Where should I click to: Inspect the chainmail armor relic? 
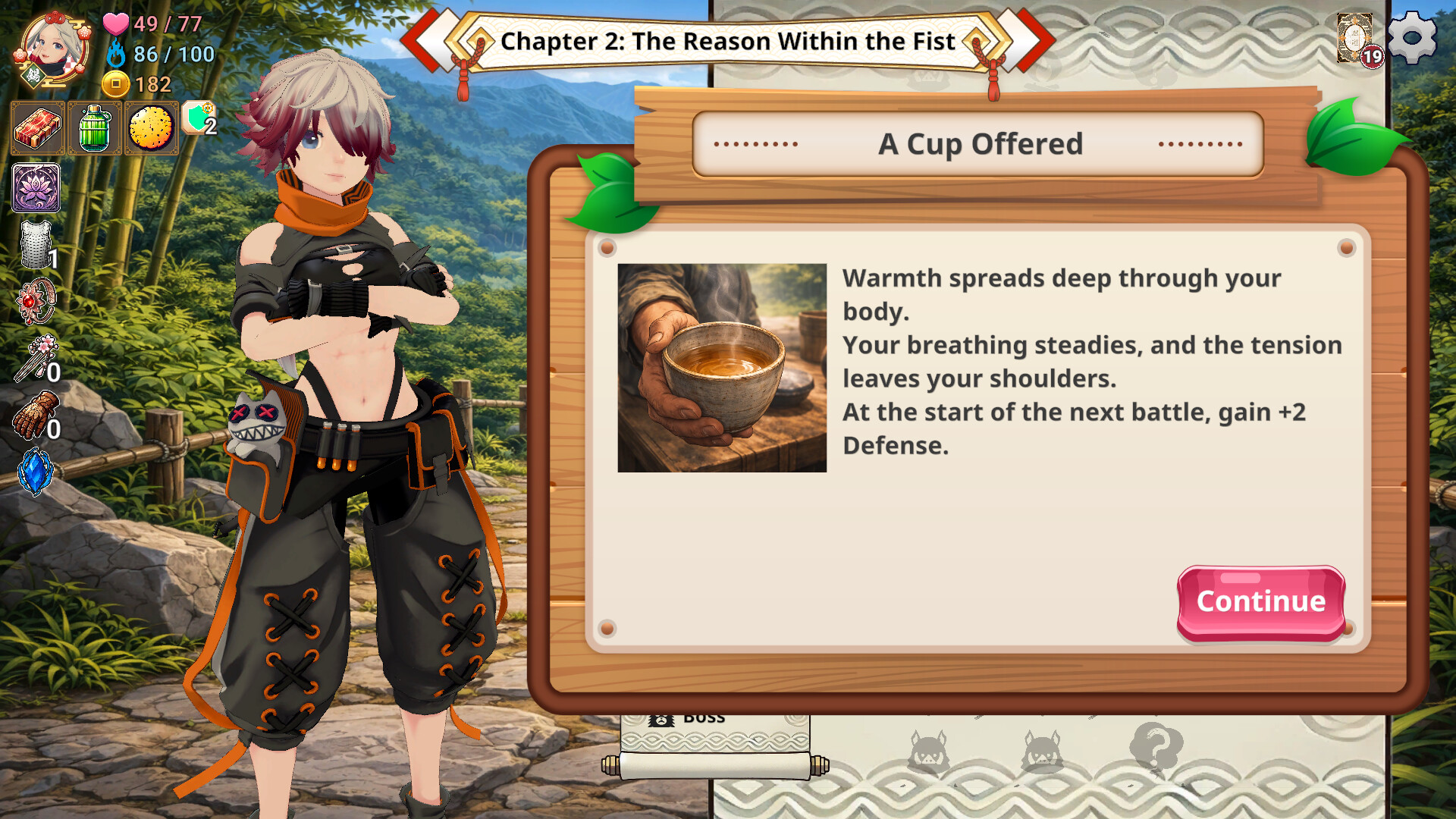(x=36, y=245)
